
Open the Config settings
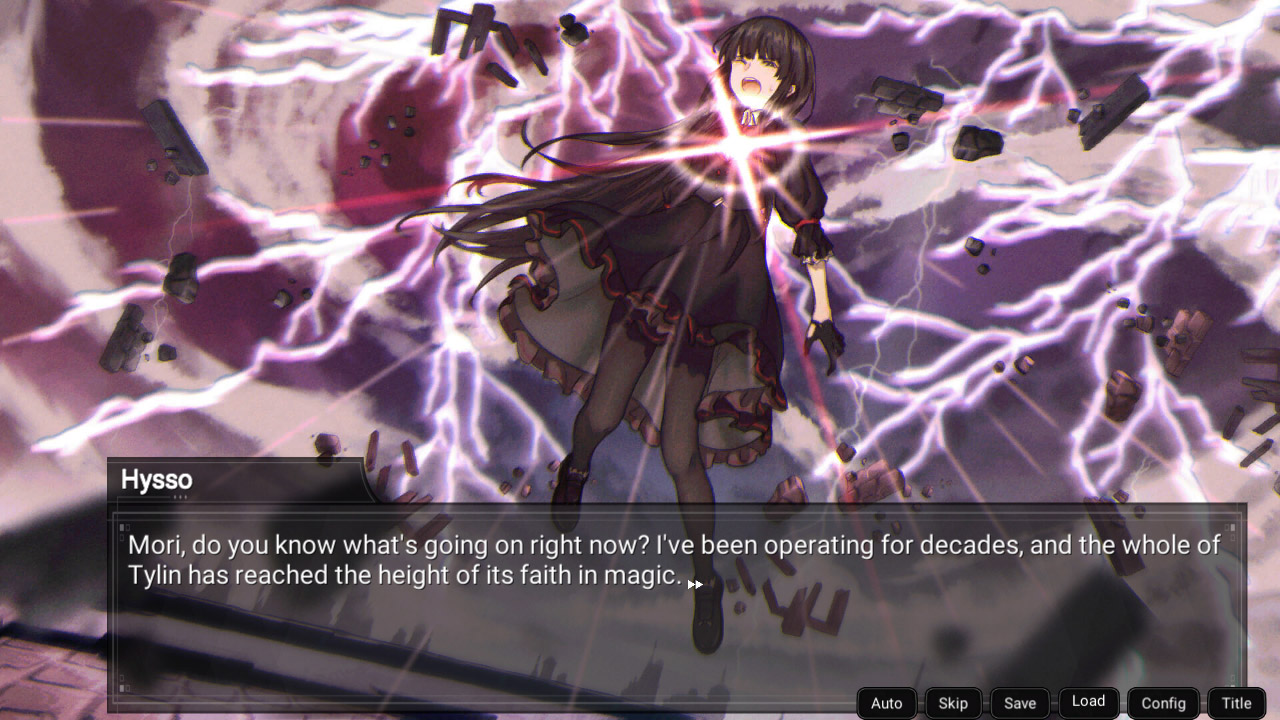(1163, 702)
